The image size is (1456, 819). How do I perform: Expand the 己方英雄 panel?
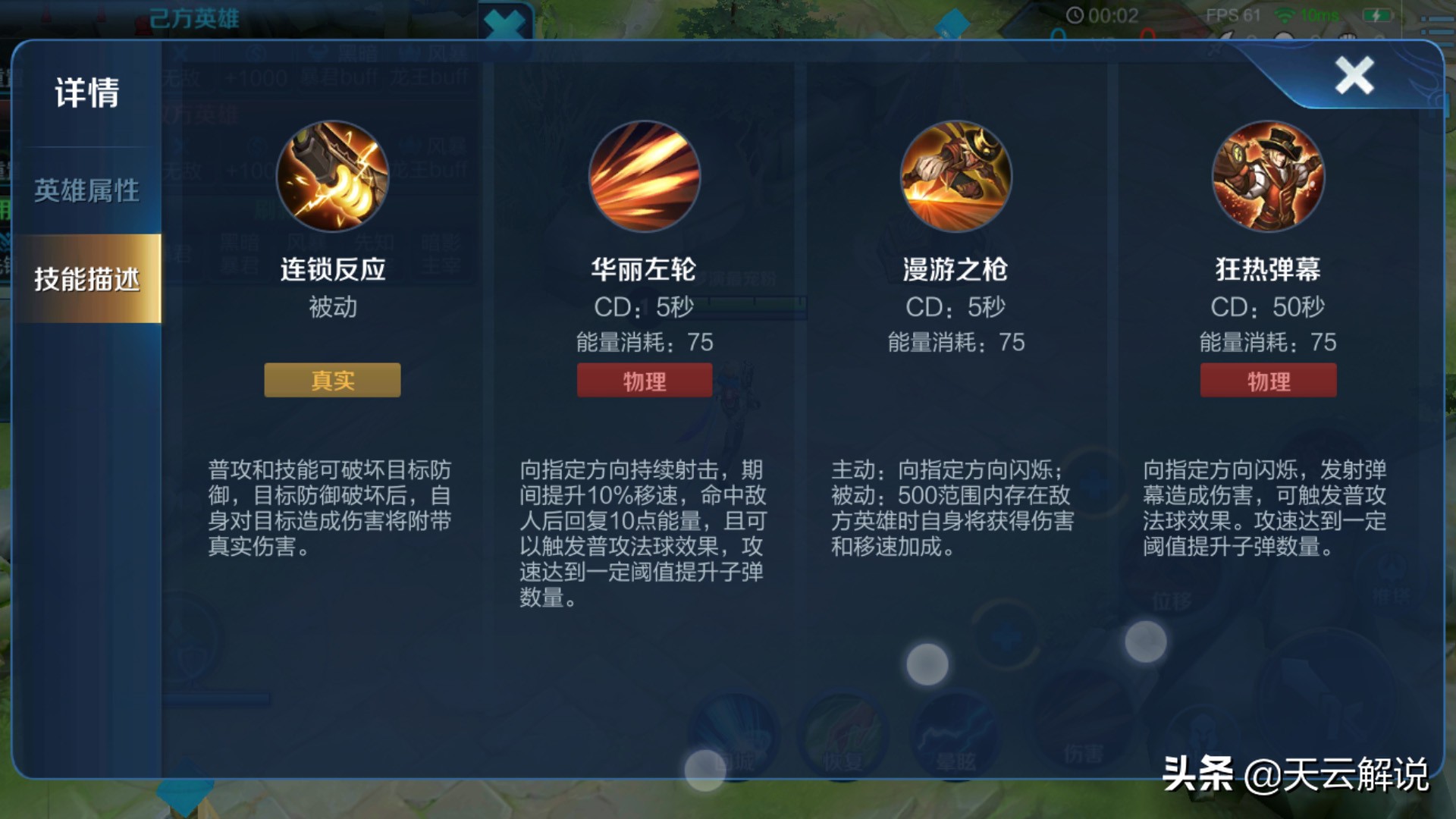coord(195,17)
